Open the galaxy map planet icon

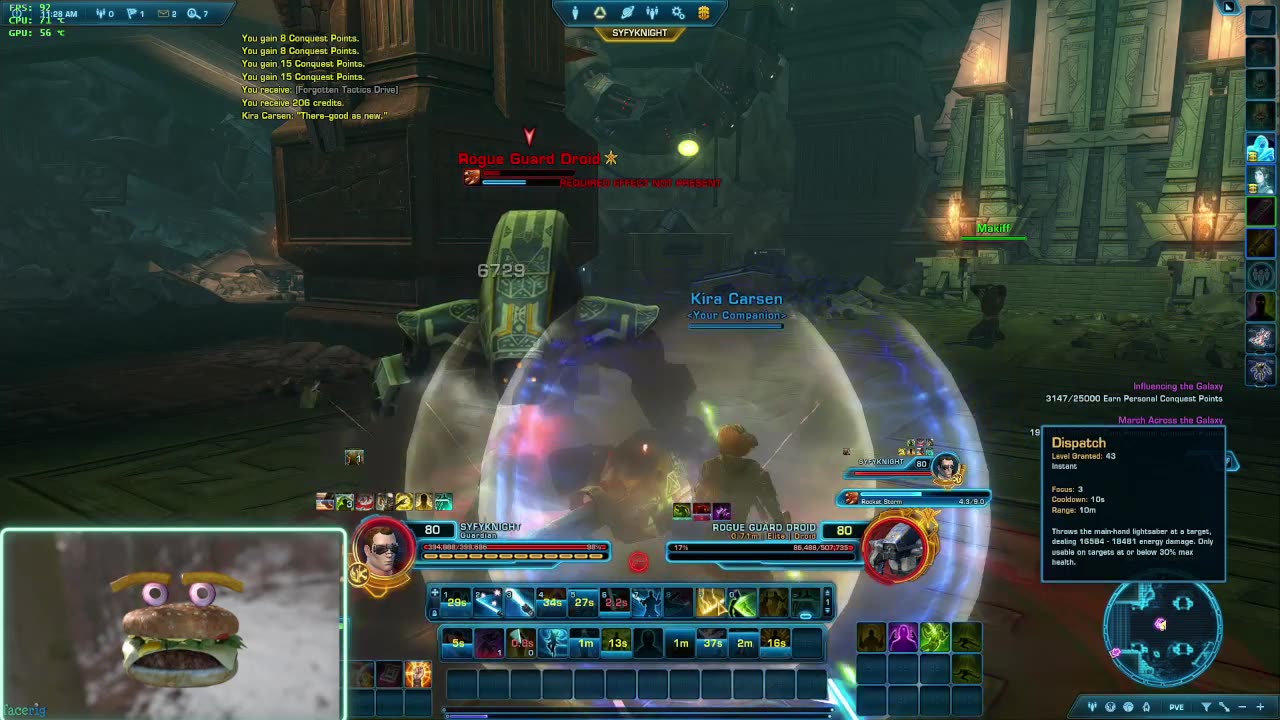627,13
